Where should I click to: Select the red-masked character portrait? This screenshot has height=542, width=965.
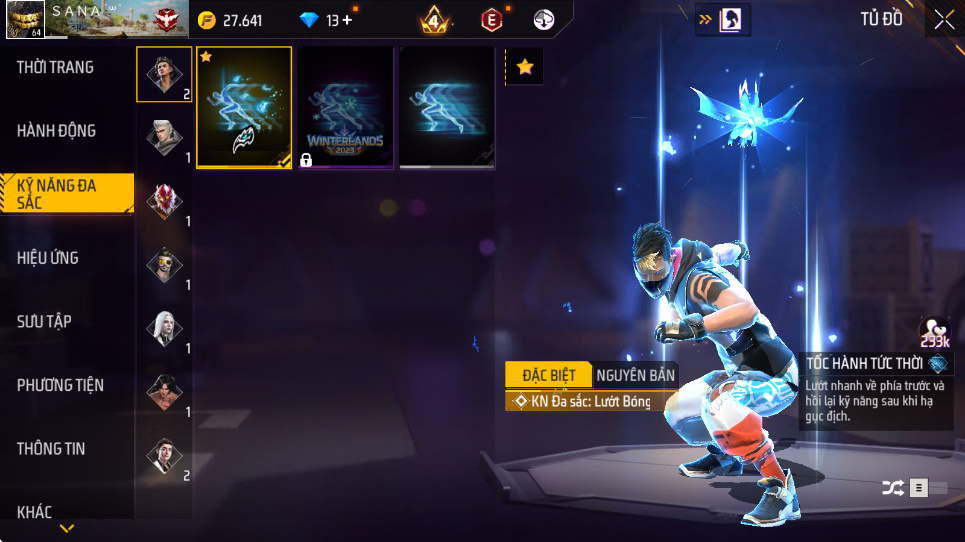164,201
